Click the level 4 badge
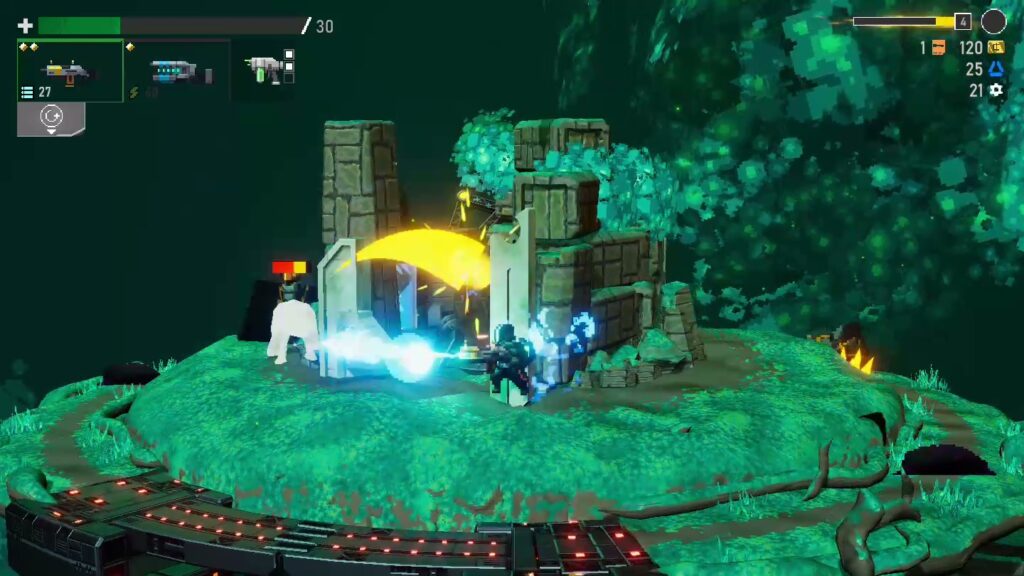 click(x=962, y=21)
